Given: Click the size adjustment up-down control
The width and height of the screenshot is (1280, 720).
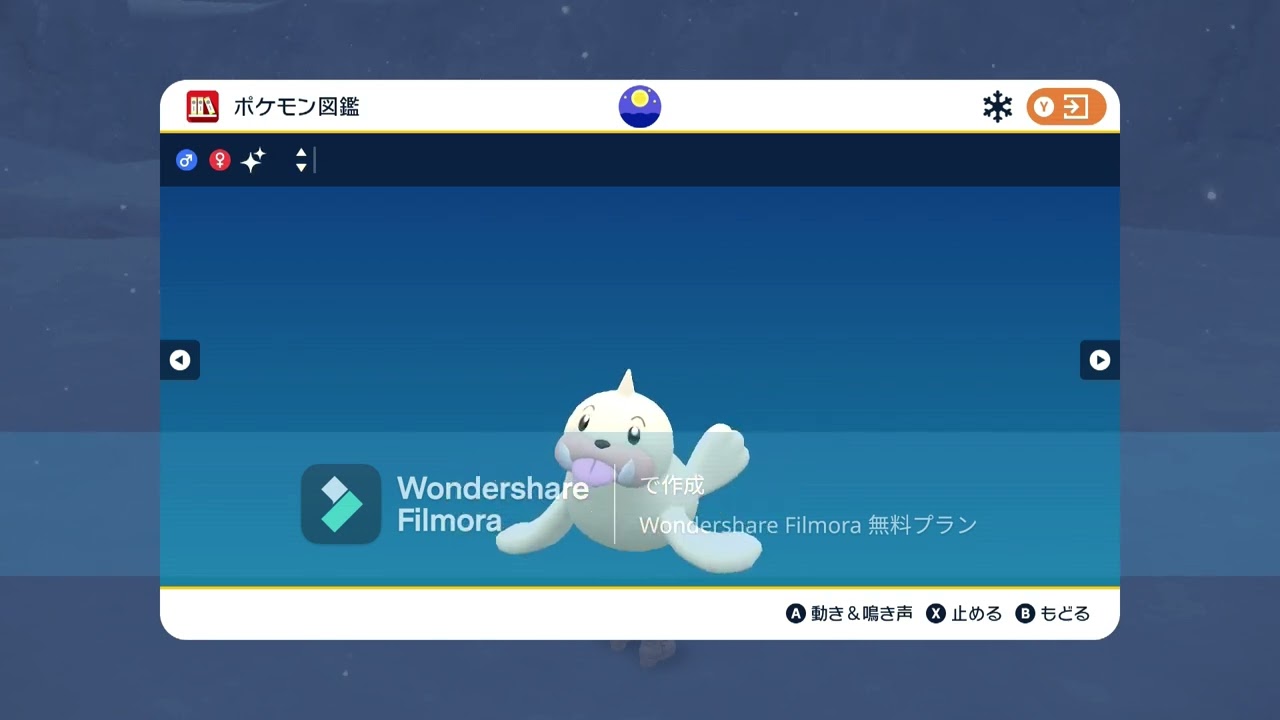Looking at the screenshot, I should [300, 160].
